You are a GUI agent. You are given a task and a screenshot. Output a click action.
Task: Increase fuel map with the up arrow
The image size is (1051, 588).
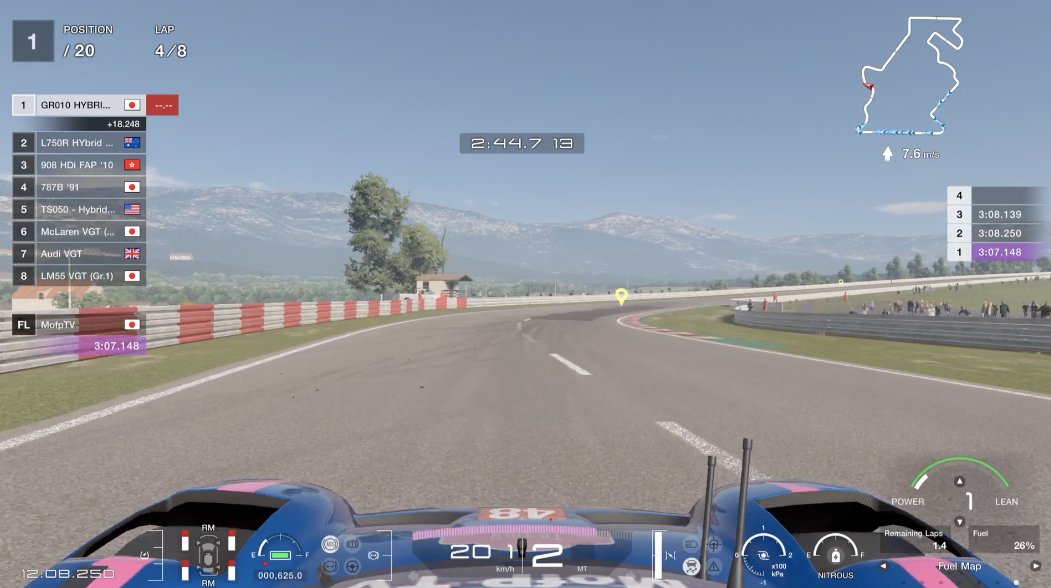click(x=960, y=481)
